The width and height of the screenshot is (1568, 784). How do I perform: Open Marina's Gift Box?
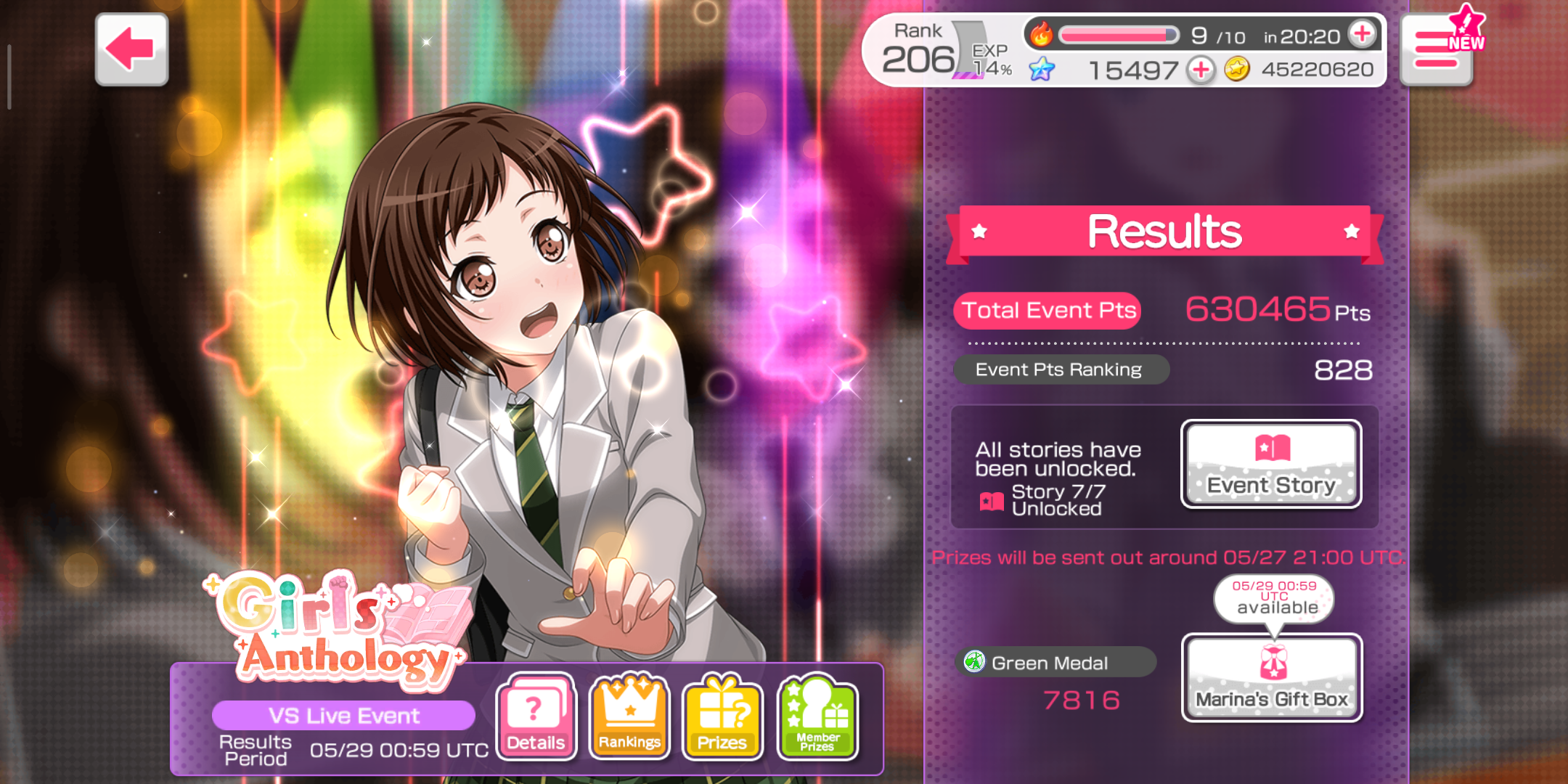click(x=1272, y=678)
